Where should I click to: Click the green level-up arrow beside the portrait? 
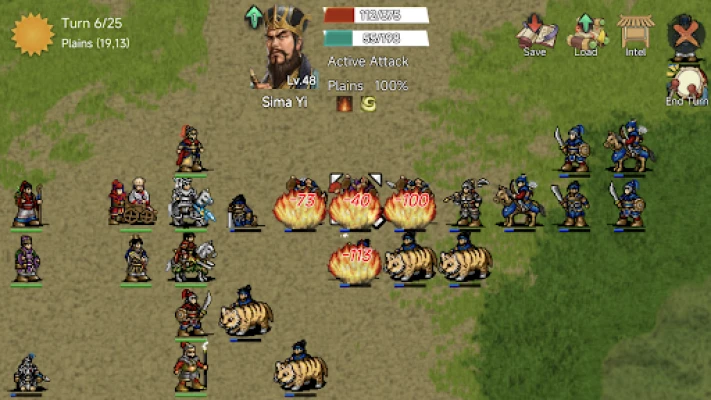(254, 17)
